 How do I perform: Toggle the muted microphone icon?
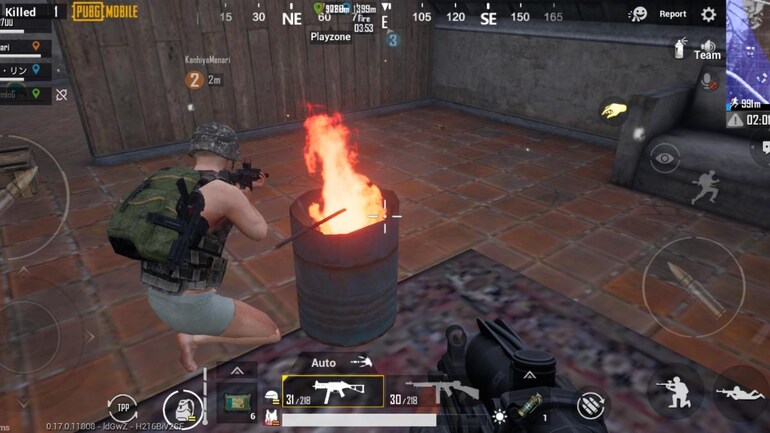pyautogui.click(x=708, y=80)
